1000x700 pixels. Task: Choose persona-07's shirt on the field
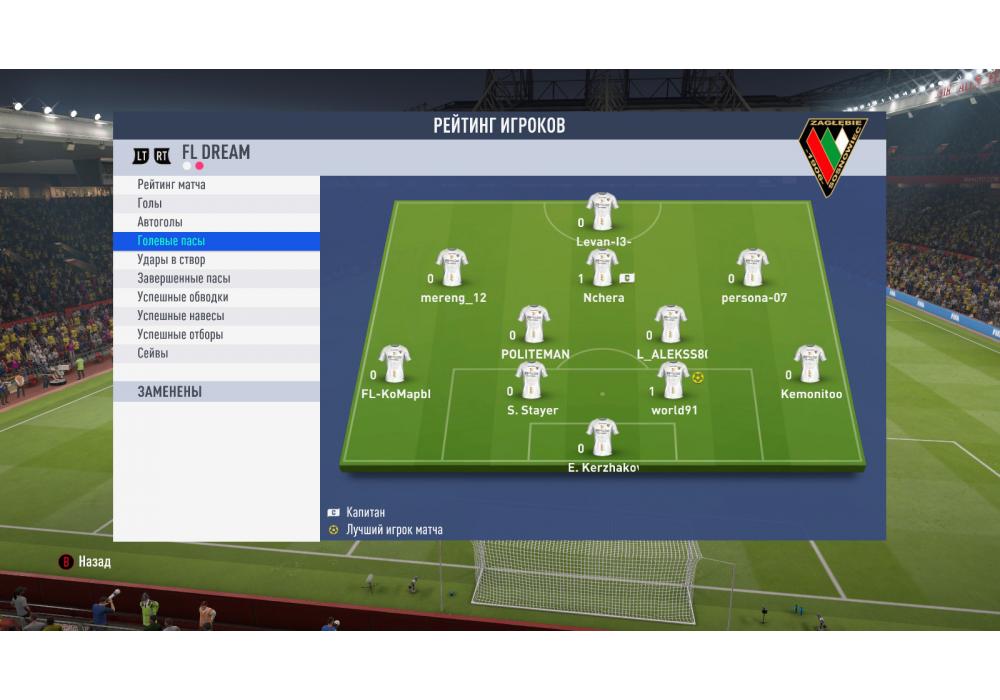coord(752,267)
